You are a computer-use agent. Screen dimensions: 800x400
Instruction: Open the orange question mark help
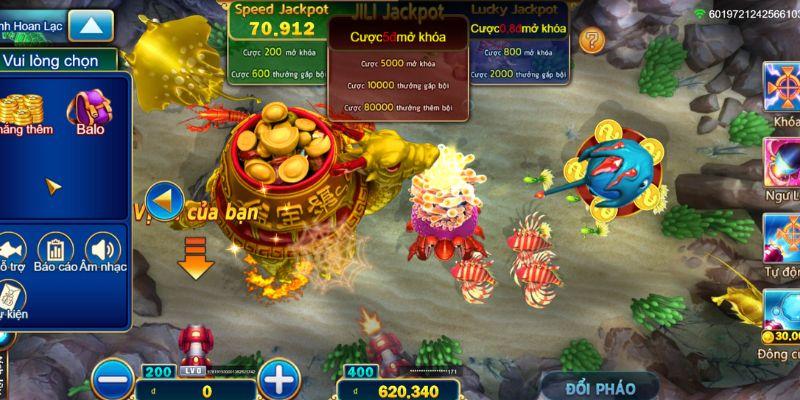click(593, 41)
